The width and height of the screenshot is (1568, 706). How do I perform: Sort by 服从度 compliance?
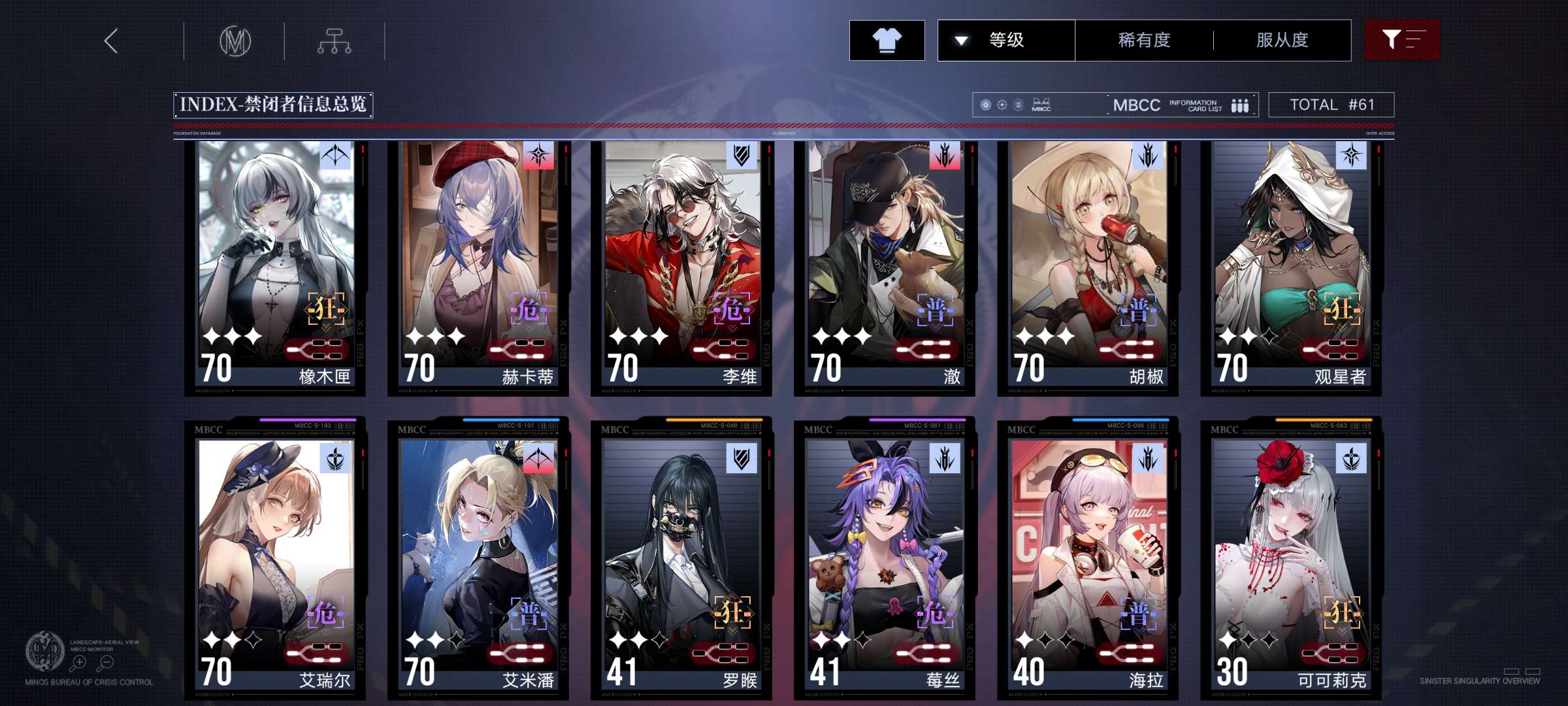coord(1282,41)
